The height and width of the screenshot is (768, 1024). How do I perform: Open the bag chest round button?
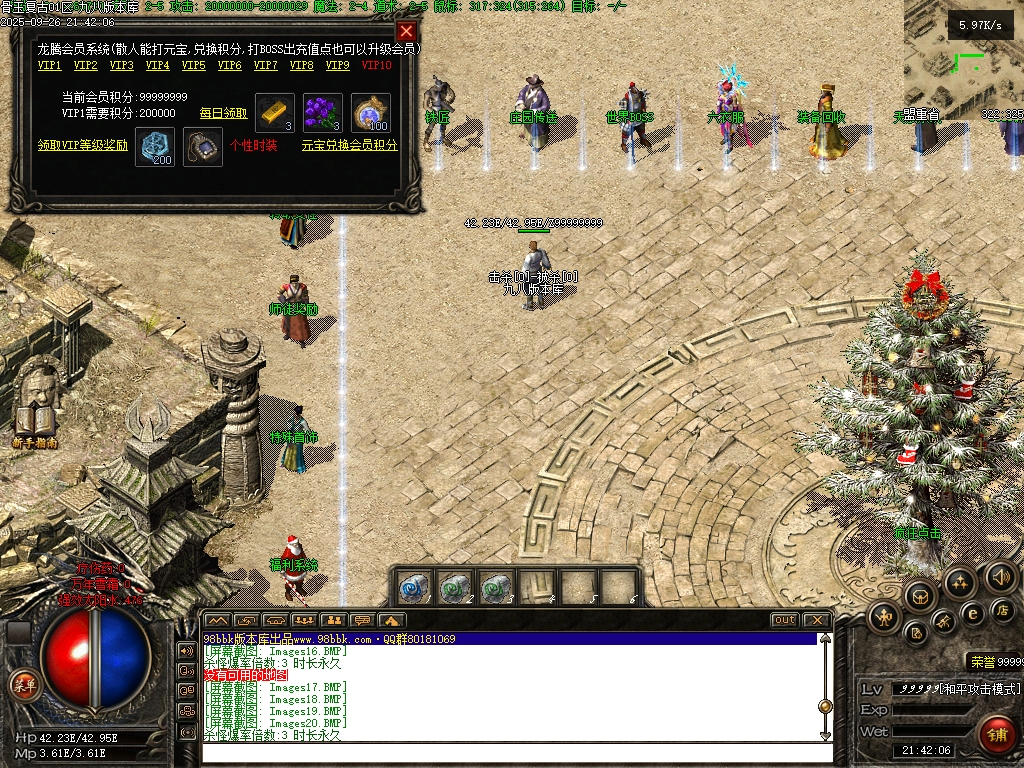click(919, 597)
